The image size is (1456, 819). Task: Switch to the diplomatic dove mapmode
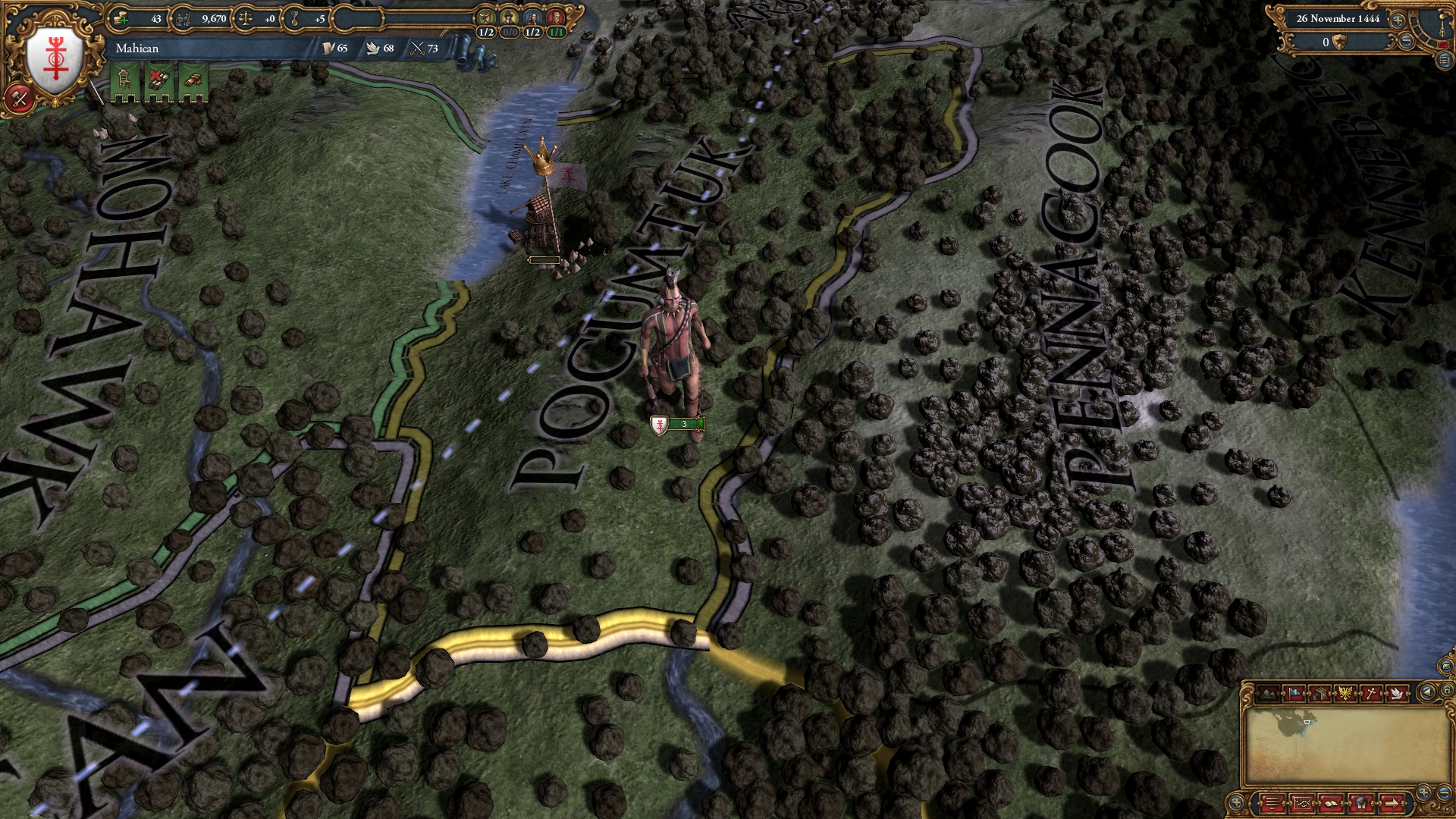point(1397,692)
